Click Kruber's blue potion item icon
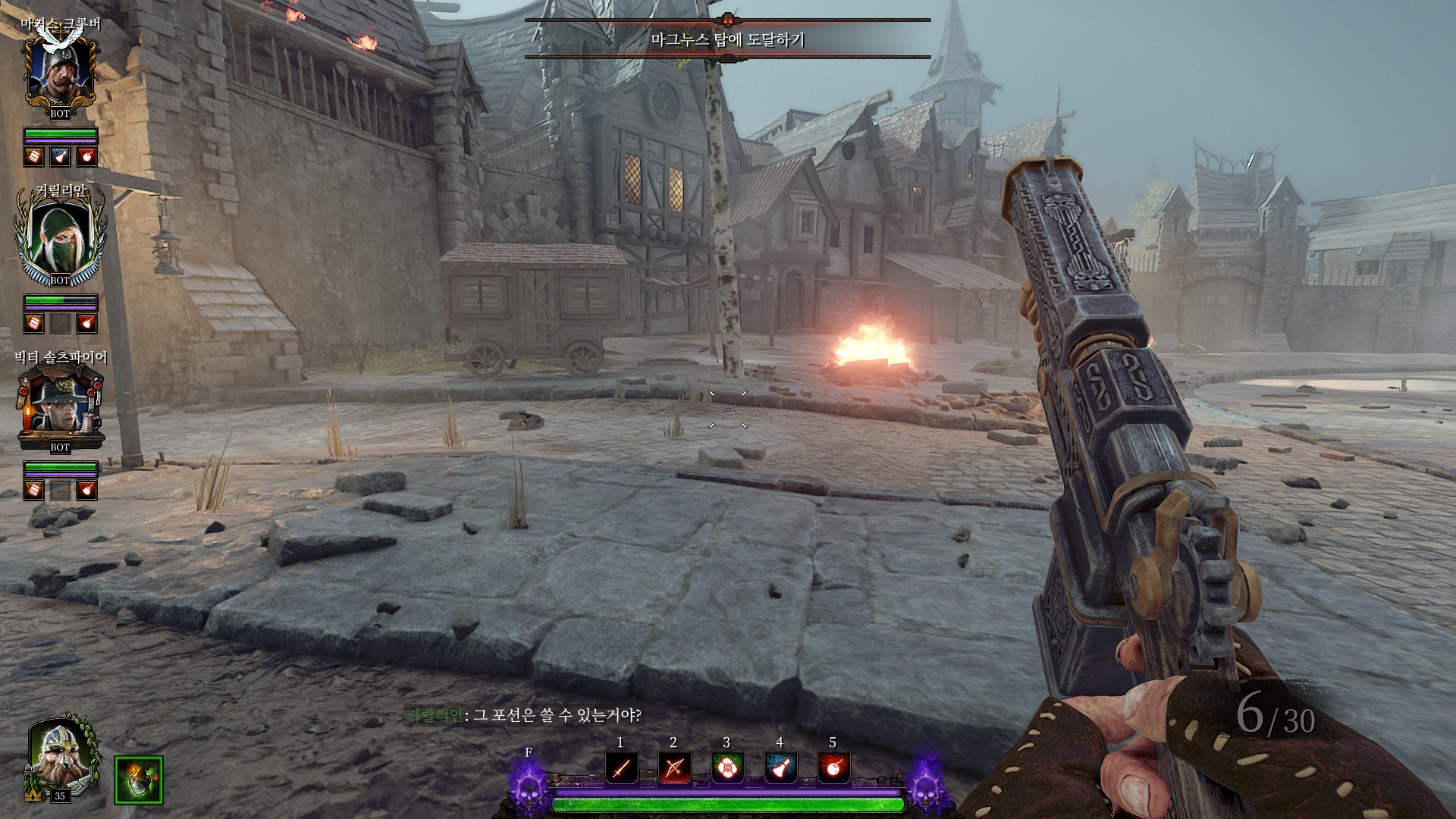The height and width of the screenshot is (819, 1456). pyautogui.click(x=60, y=157)
